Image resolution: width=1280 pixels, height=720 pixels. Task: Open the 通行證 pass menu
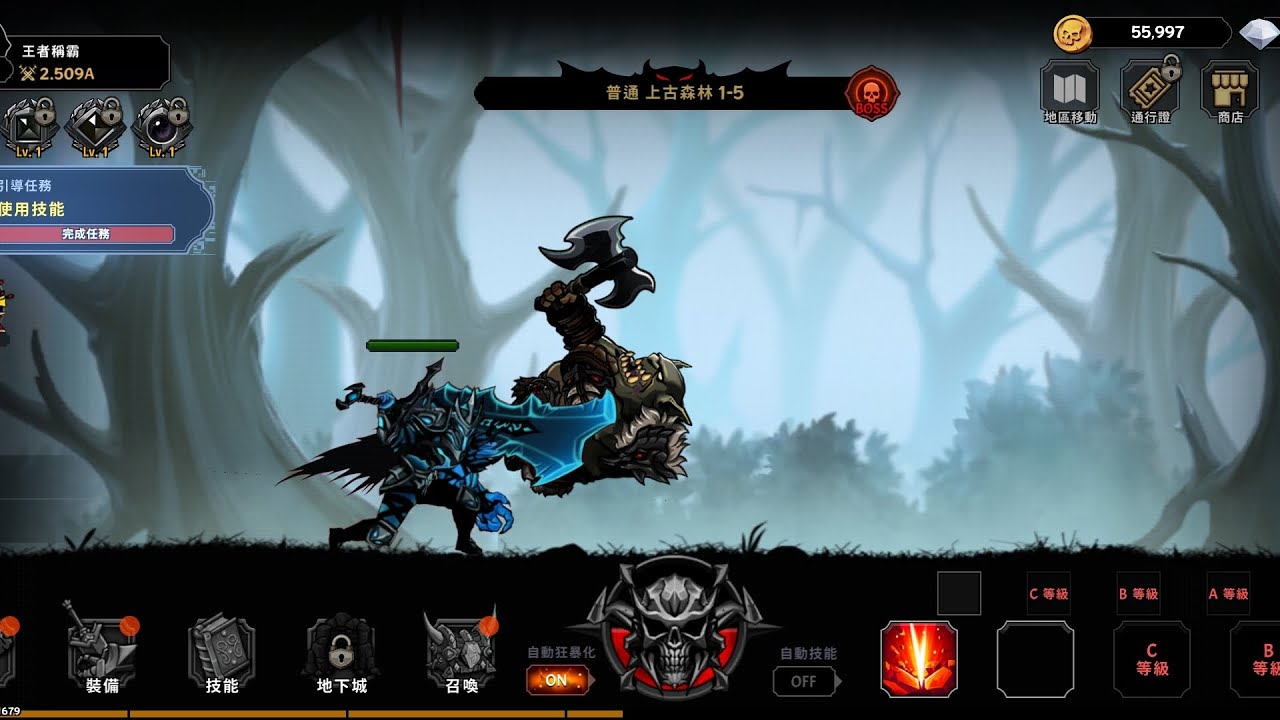(x=1150, y=91)
